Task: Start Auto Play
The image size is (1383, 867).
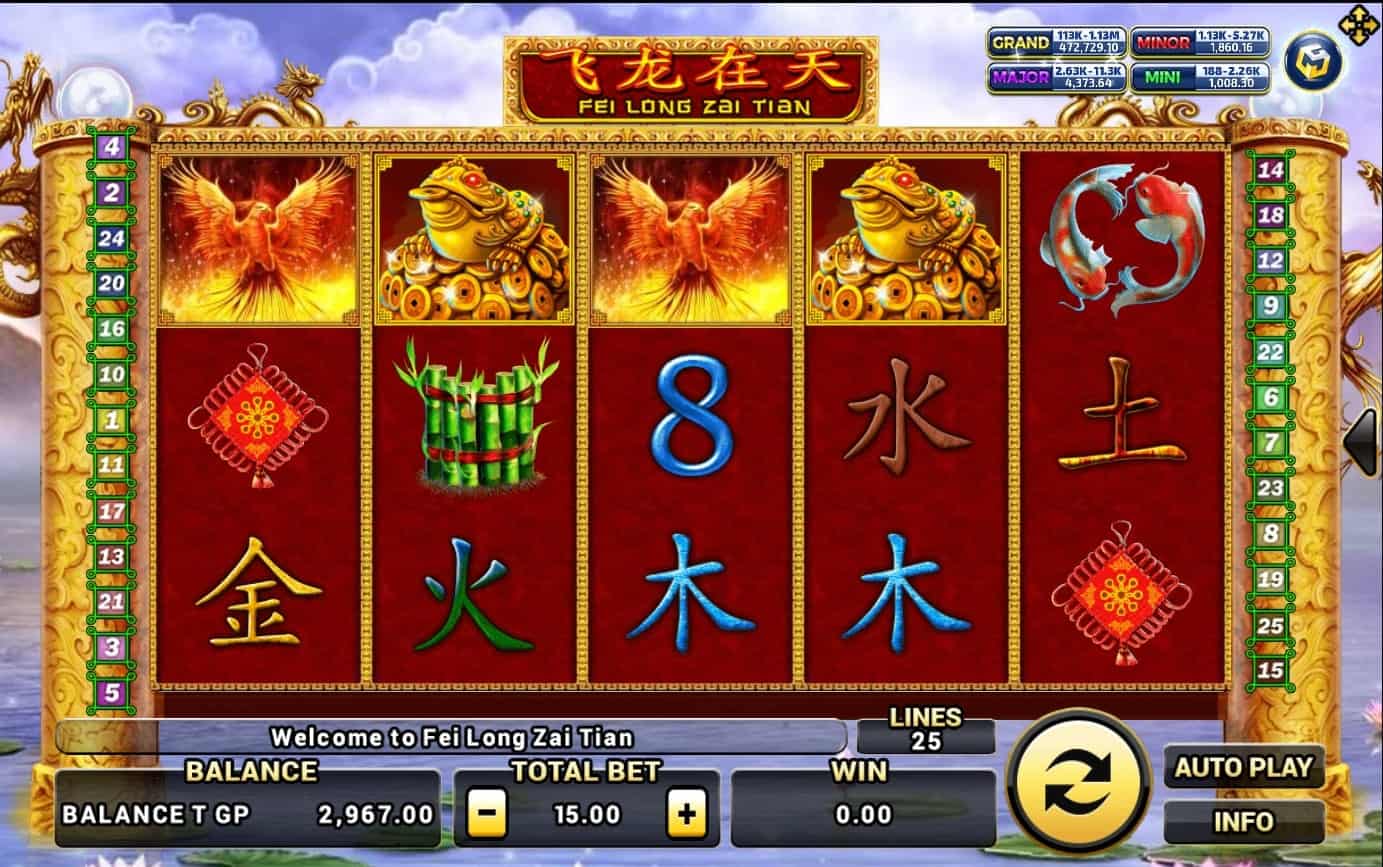Action: click(1243, 768)
